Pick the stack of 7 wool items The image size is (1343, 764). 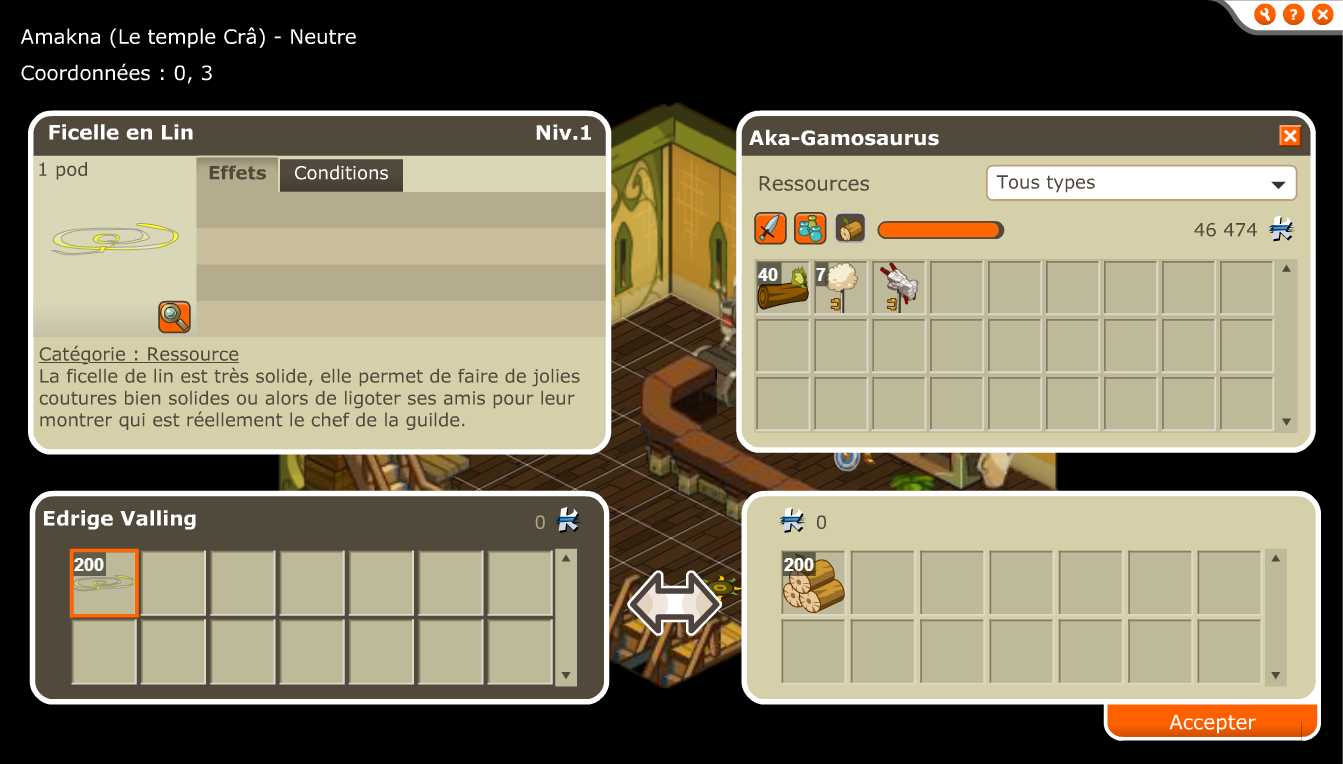coord(841,289)
